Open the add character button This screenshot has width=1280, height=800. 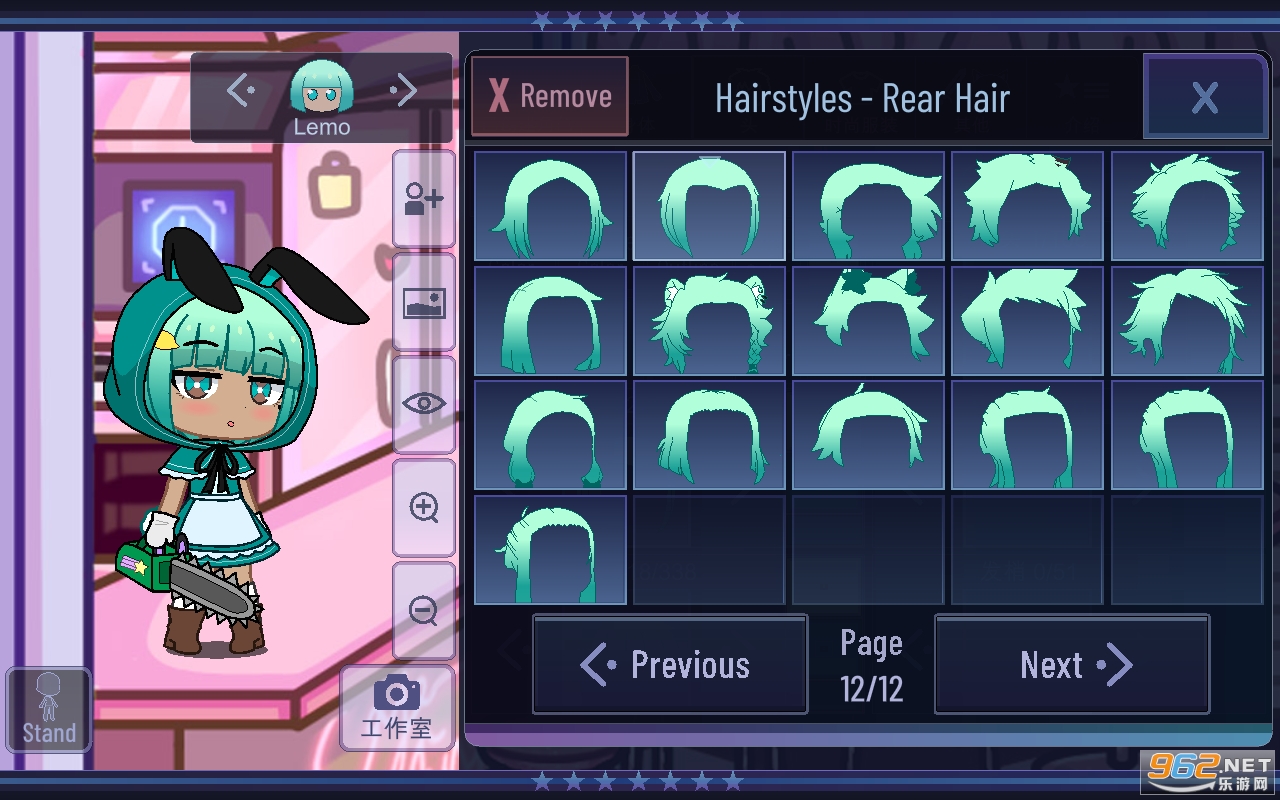[423, 199]
